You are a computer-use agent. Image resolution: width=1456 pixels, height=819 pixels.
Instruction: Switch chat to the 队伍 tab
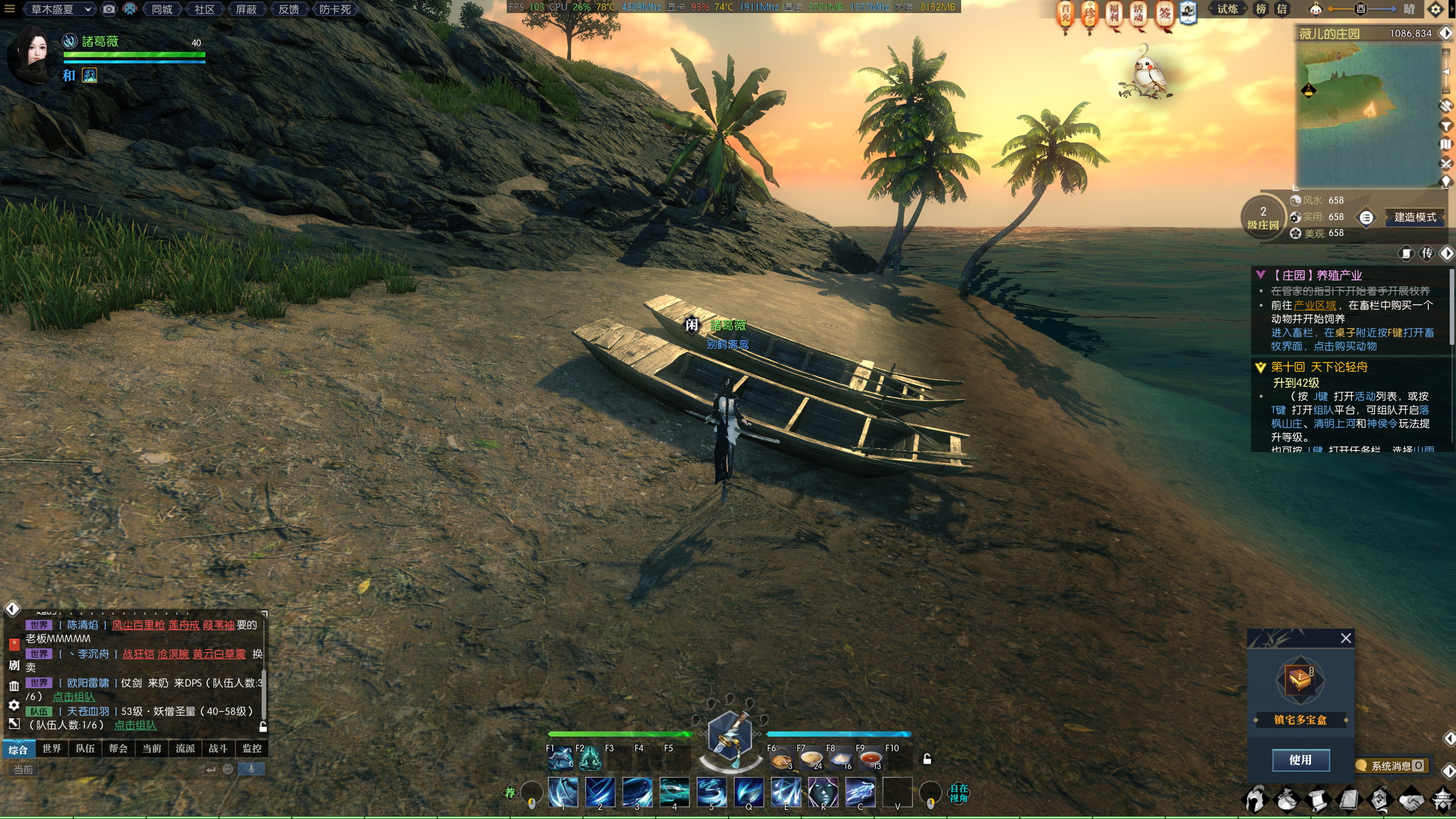click(x=85, y=748)
